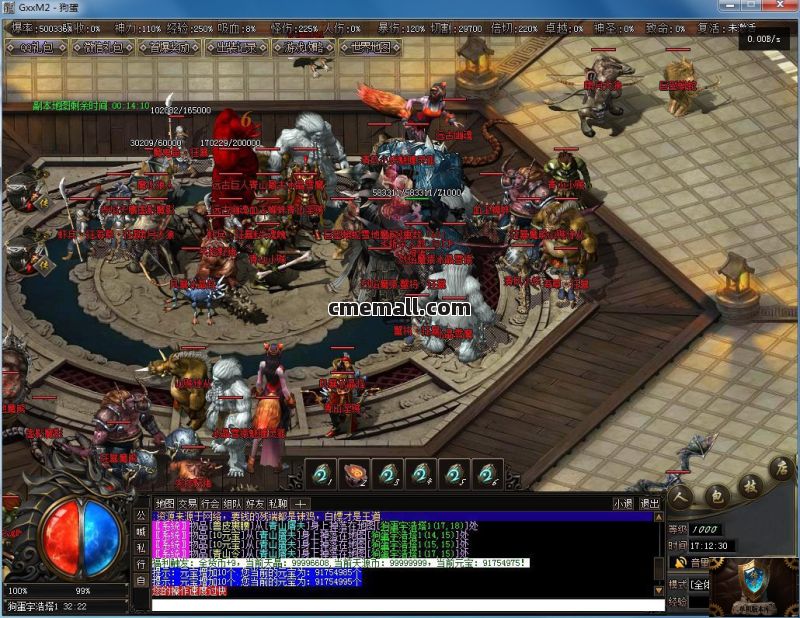The height and width of the screenshot is (618, 800).
Task: Open the 游戏攻略 game guide
Action: (304, 47)
